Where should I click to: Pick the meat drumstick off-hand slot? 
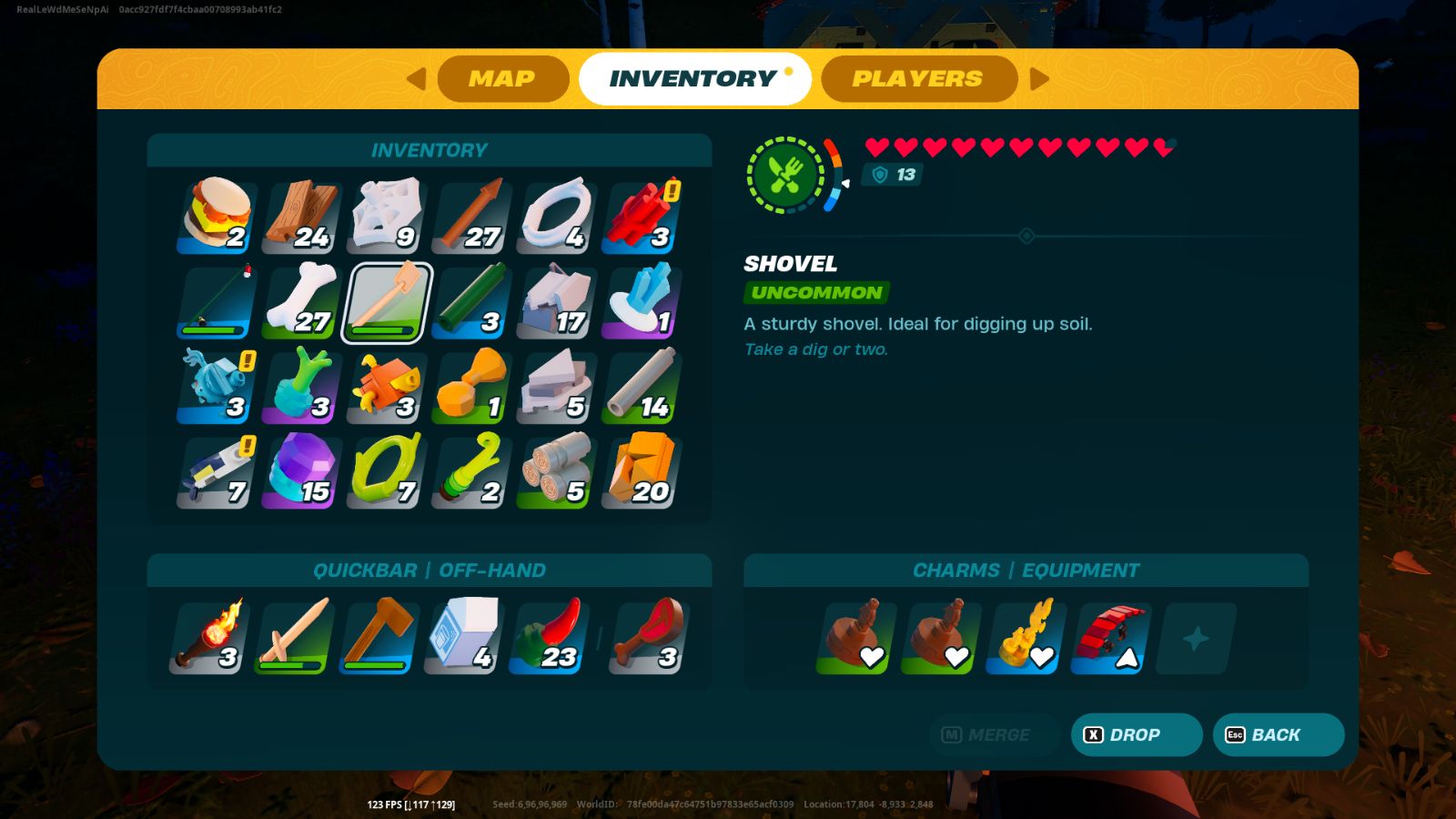[x=648, y=636]
